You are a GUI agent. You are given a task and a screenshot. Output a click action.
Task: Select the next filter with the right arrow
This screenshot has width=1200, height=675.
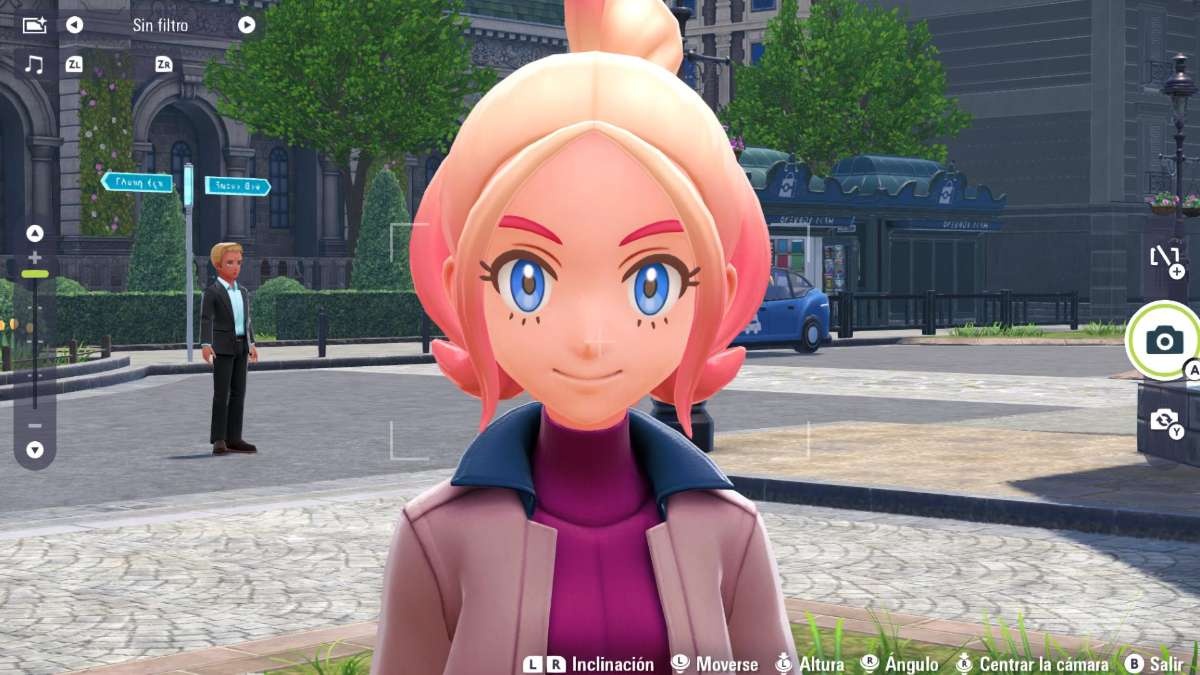coord(246,25)
